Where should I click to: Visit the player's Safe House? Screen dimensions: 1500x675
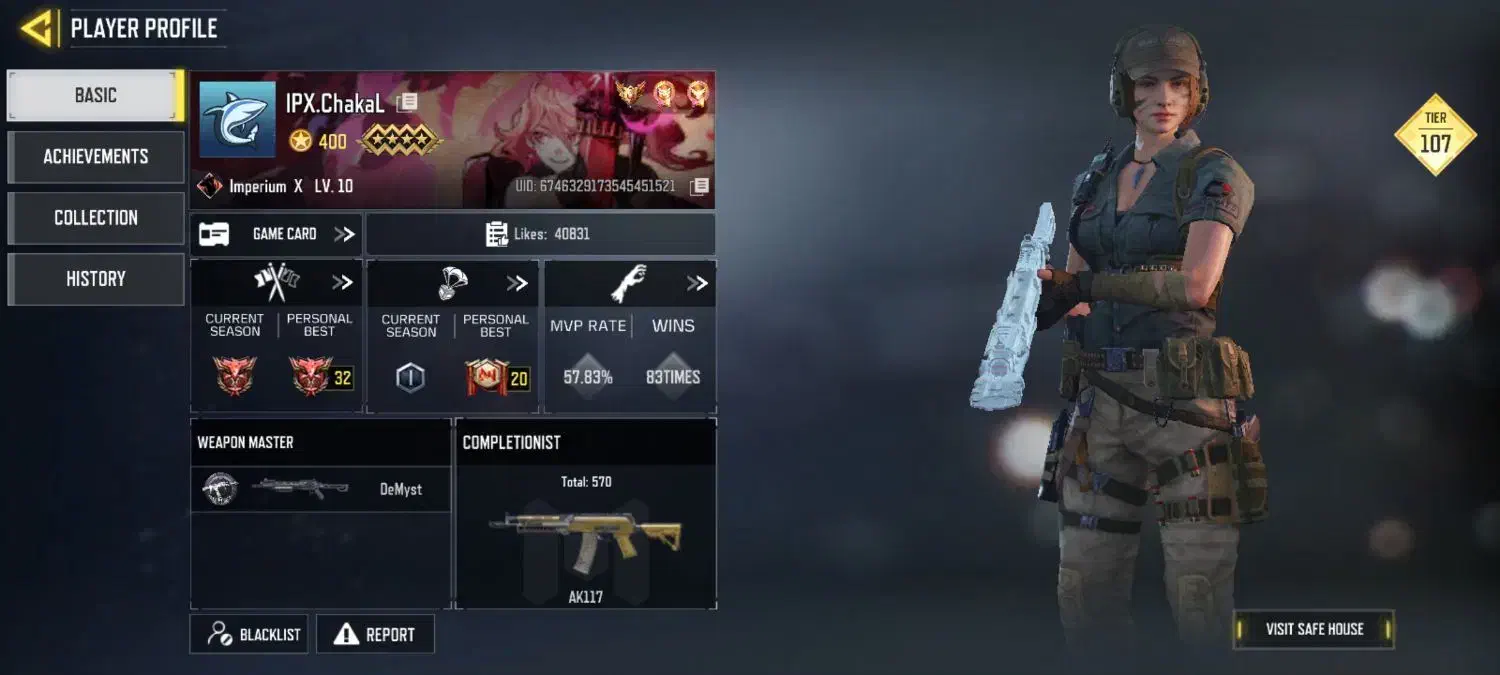(1313, 629)
